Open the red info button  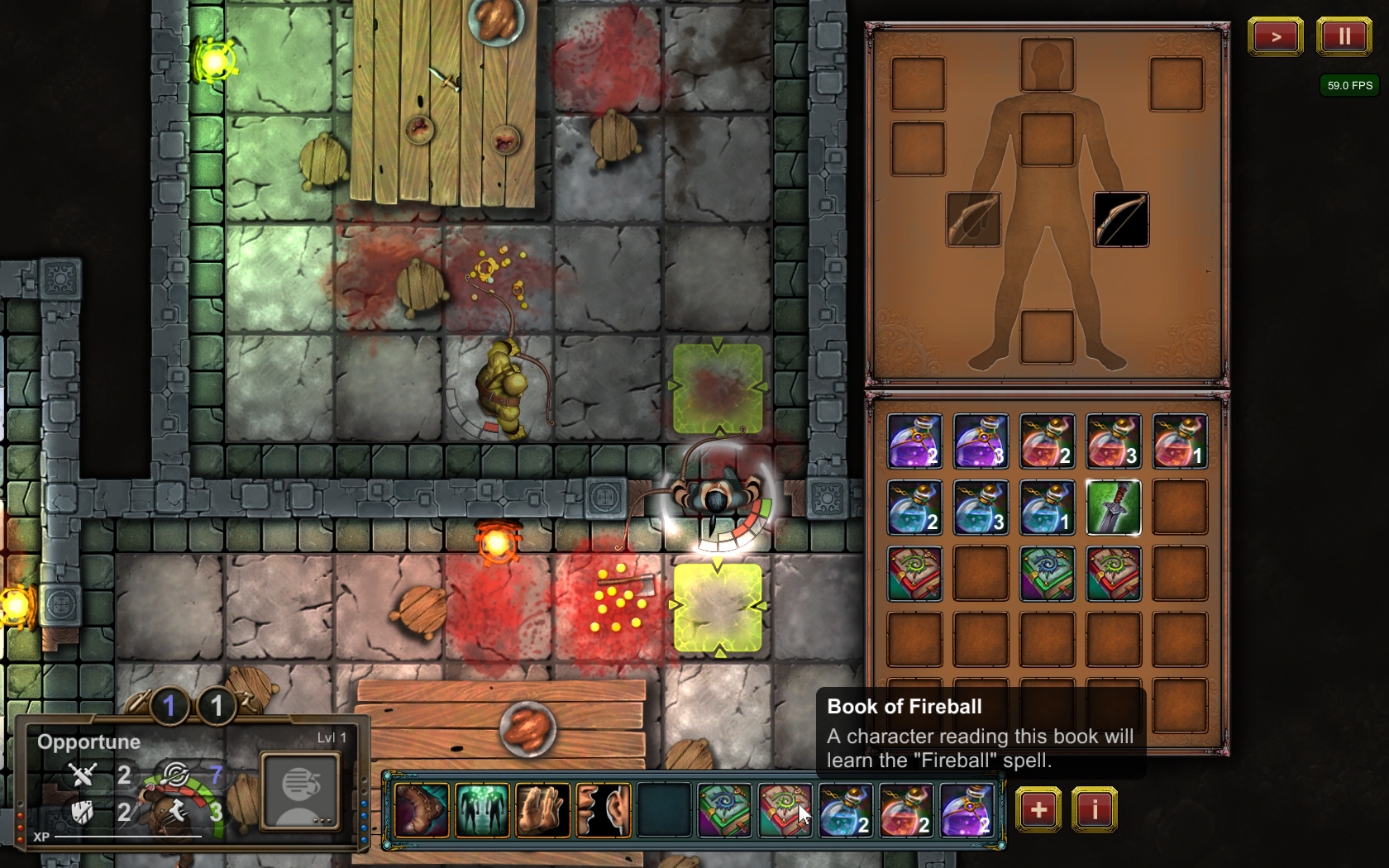click(x=1095, y=809)
